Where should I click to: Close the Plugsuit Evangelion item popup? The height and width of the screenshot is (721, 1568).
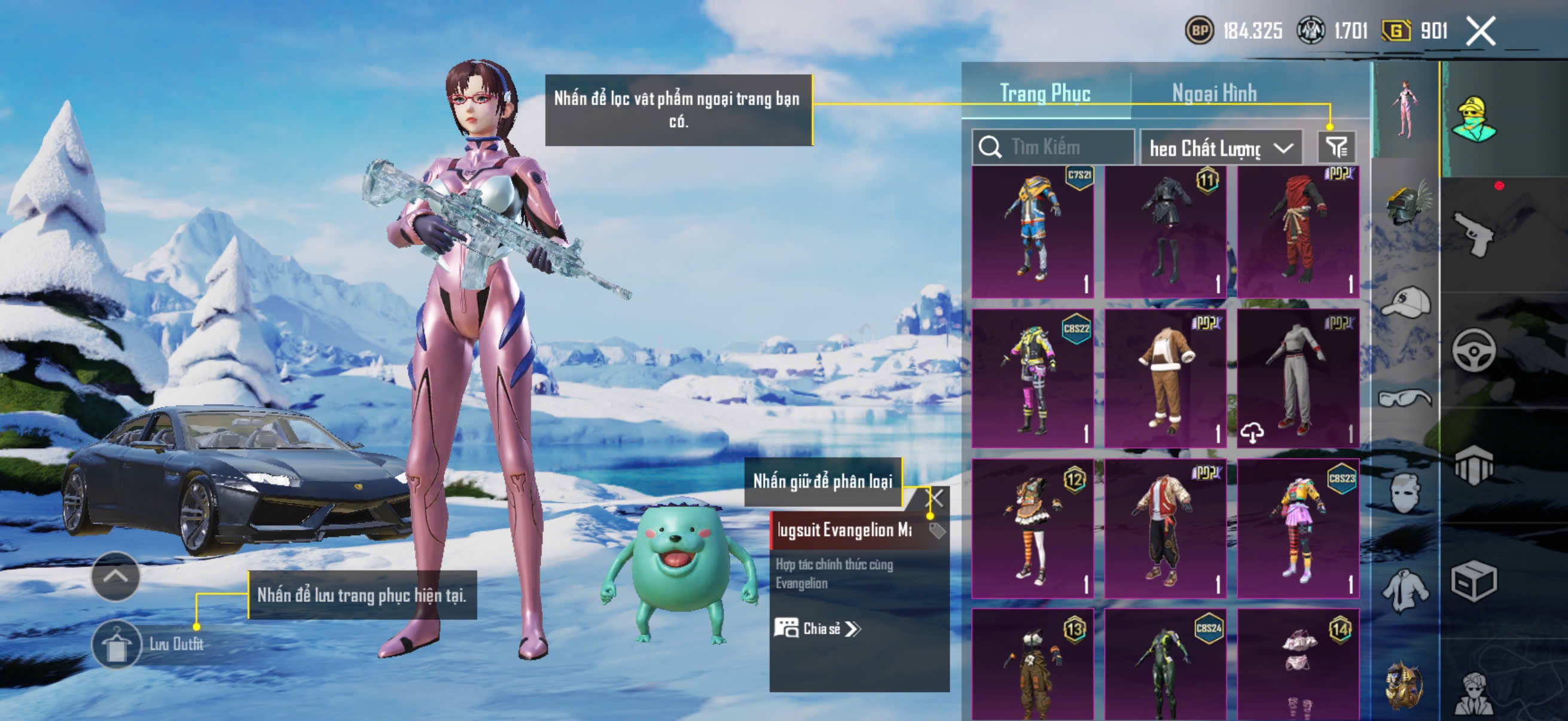click(934, 499)
